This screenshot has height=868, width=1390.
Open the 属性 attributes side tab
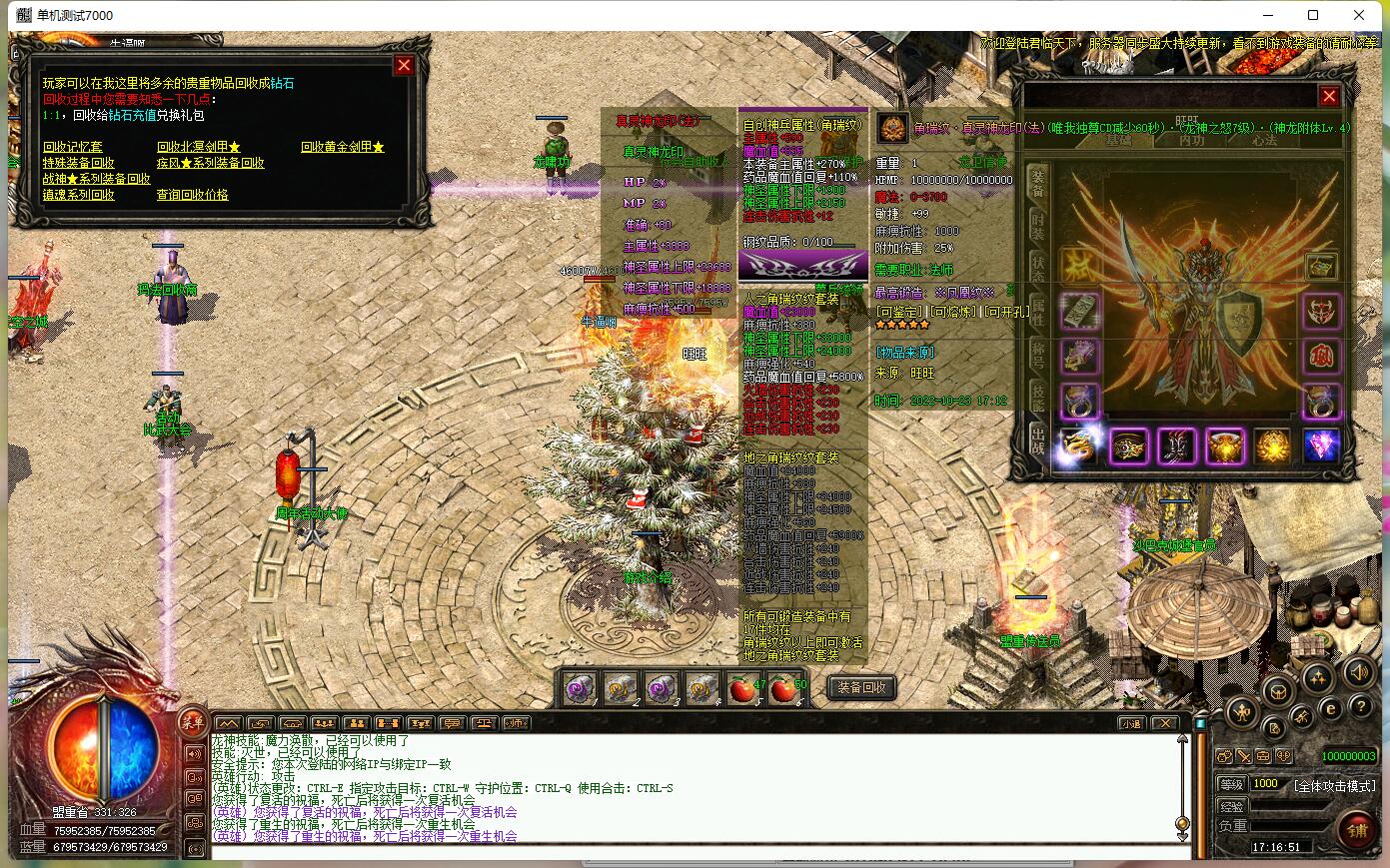click(1039, 309)
